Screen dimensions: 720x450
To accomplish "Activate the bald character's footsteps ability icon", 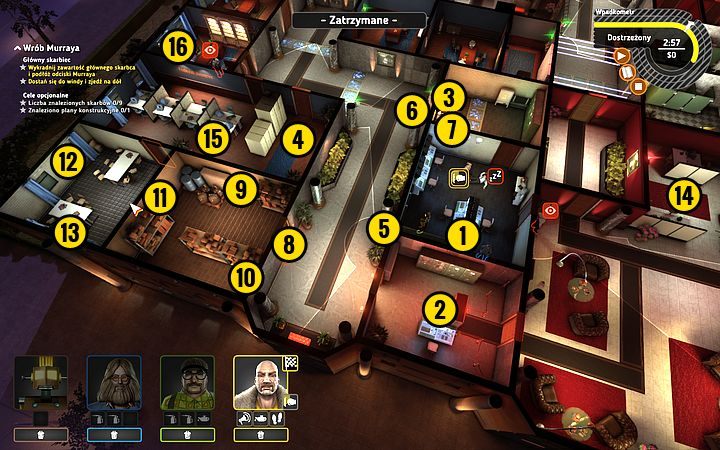I will tap(275, 418).
